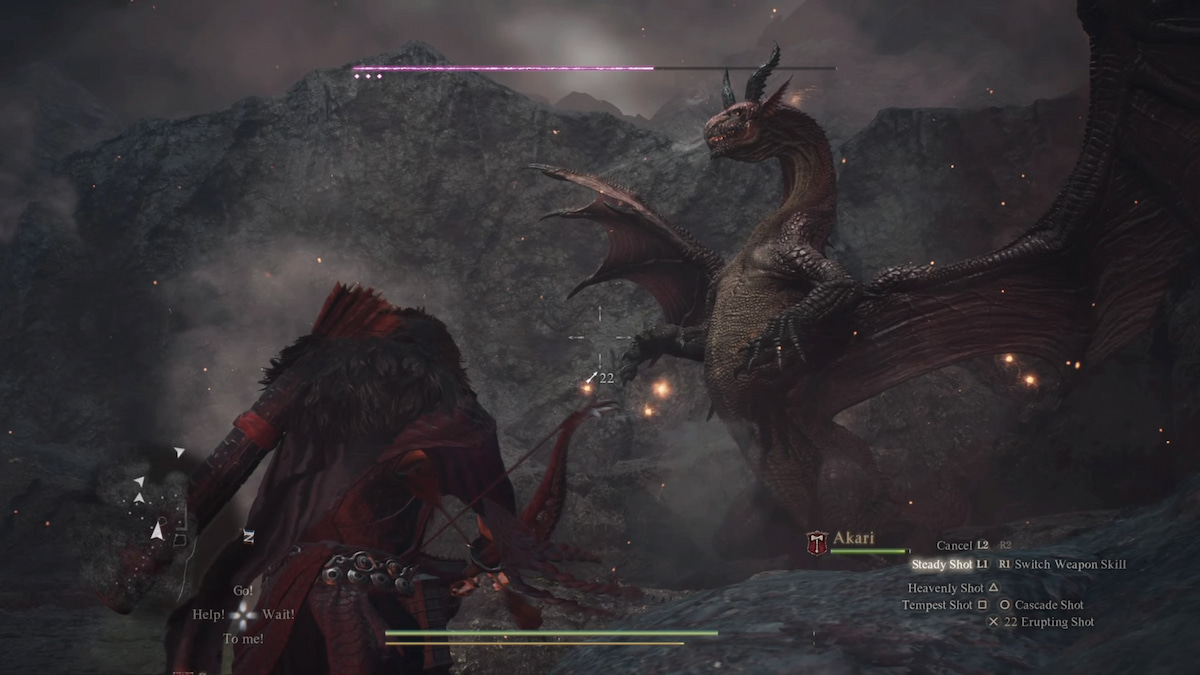1200x675 pixels.
Task: Select the Steady Shot weapon skill
Action: [x=942, y=565]
